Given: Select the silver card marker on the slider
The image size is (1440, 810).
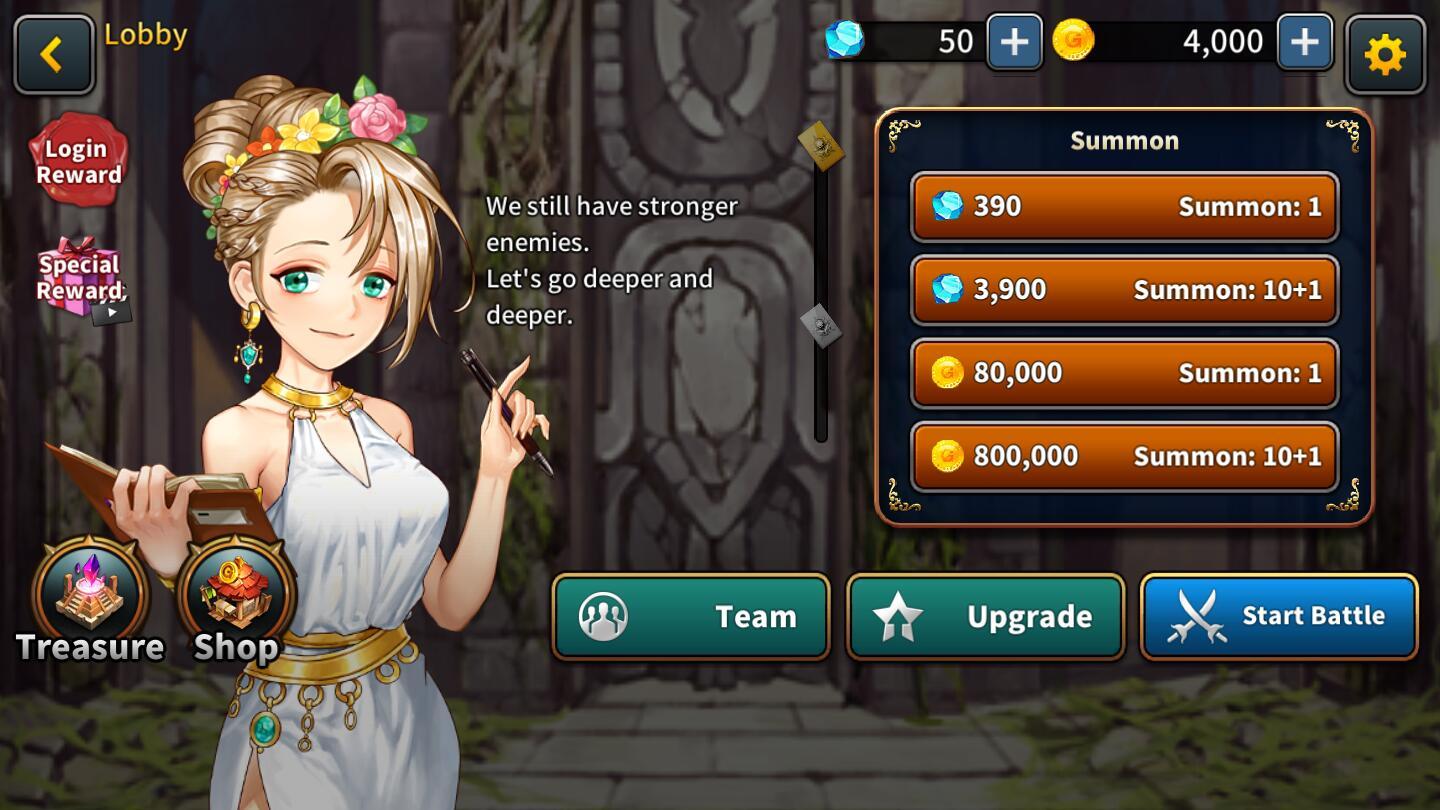Looking at the screenshot, I should click(x=821, y=325).
